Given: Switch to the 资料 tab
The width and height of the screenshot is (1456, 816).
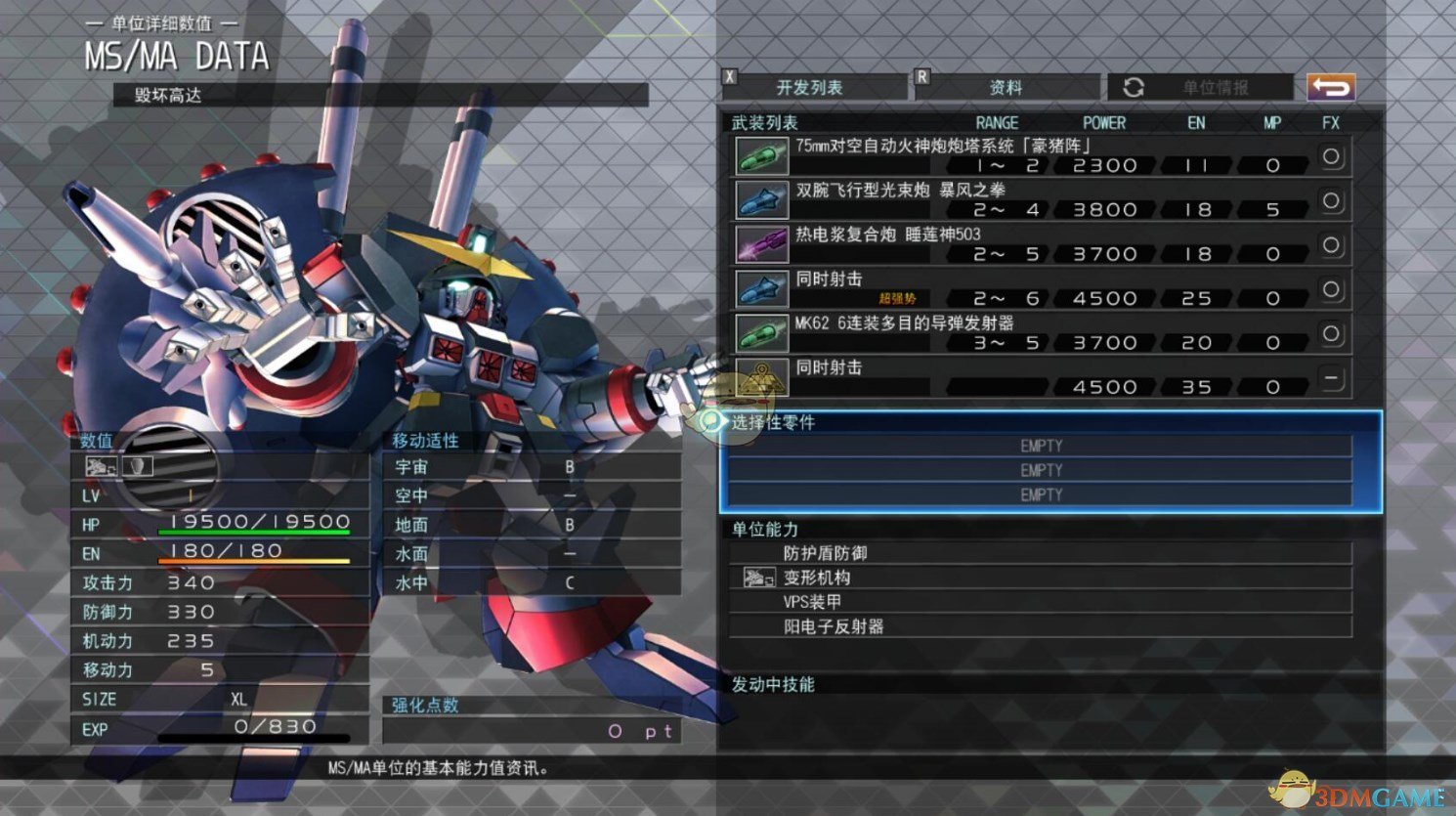Looking at the screenshot, I should (x=1006, y=88).
